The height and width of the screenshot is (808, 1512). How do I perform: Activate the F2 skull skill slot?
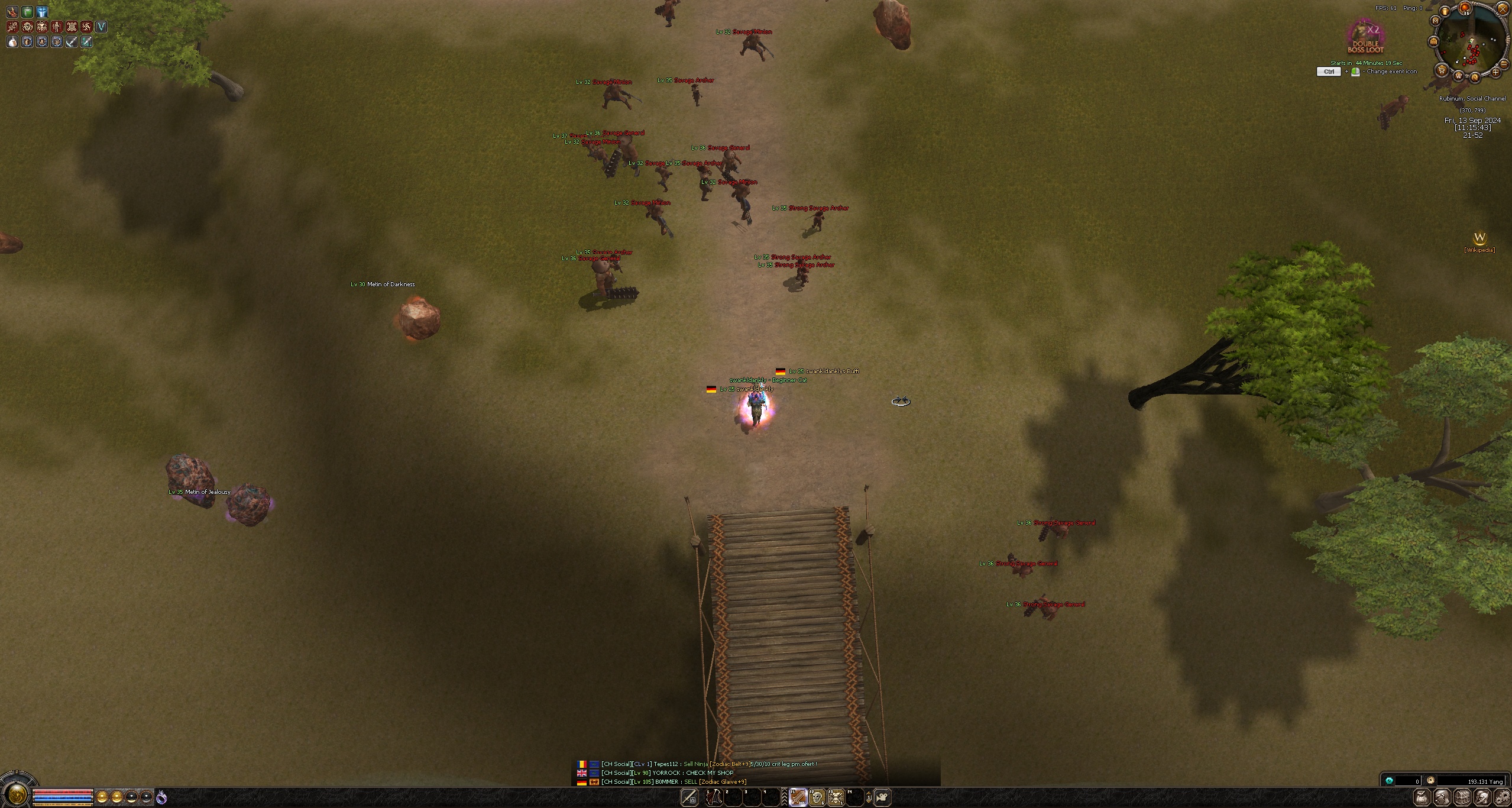click(x=817, y=797)
